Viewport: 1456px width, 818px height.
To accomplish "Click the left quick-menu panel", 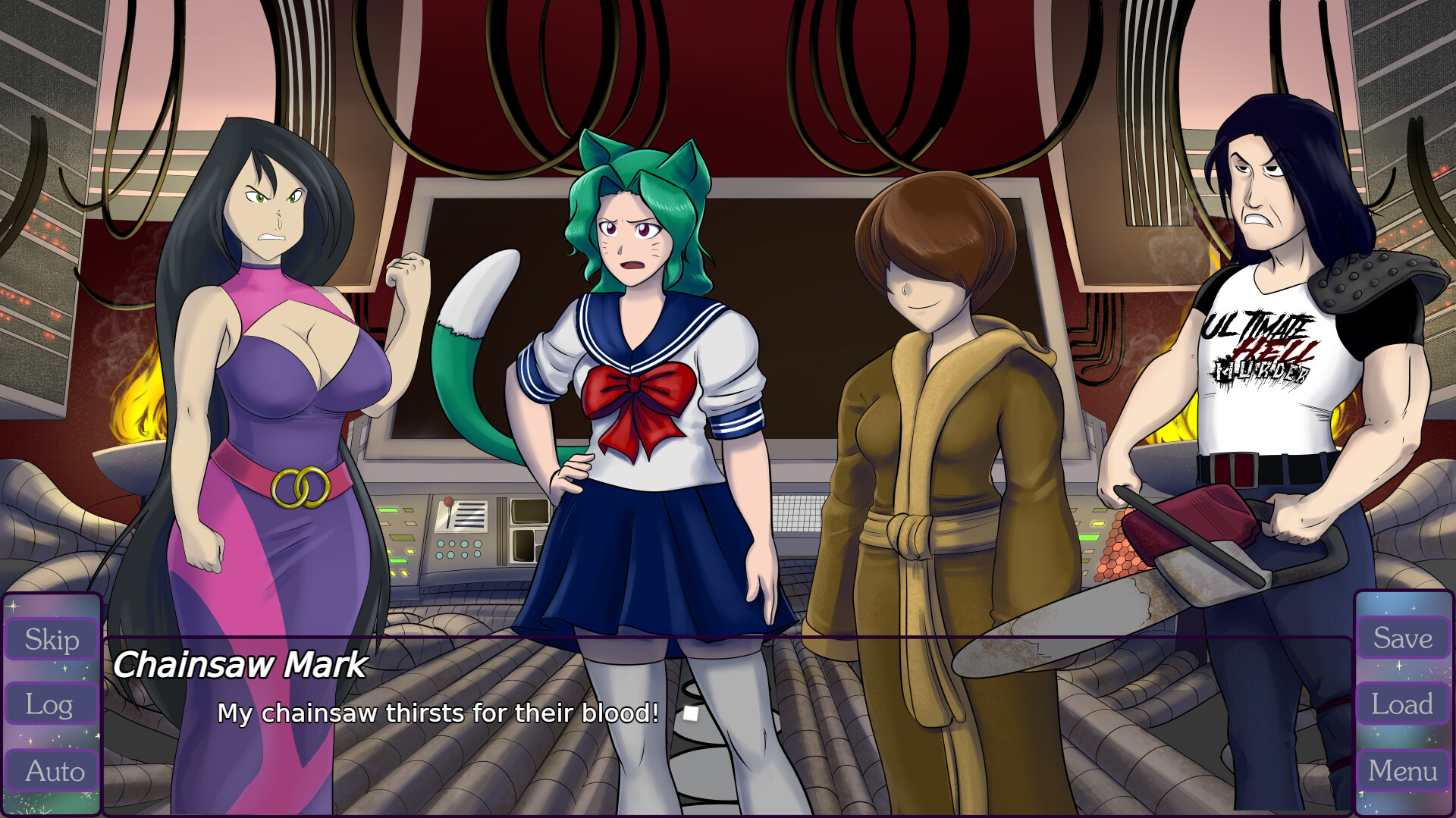I will [51, 705].
